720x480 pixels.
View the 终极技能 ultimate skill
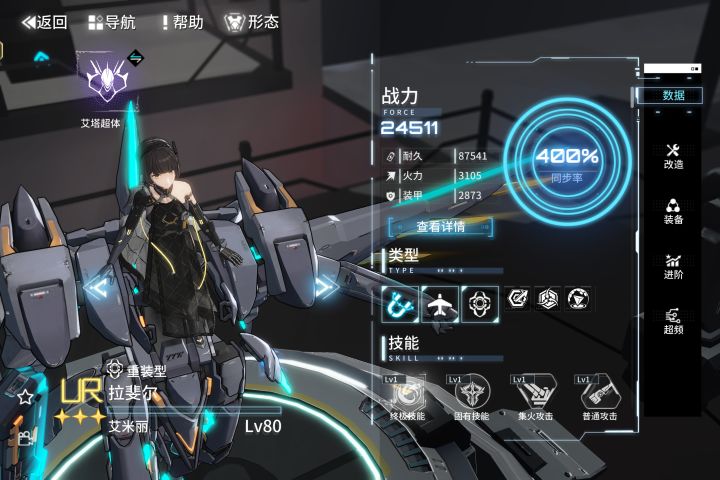408,394
